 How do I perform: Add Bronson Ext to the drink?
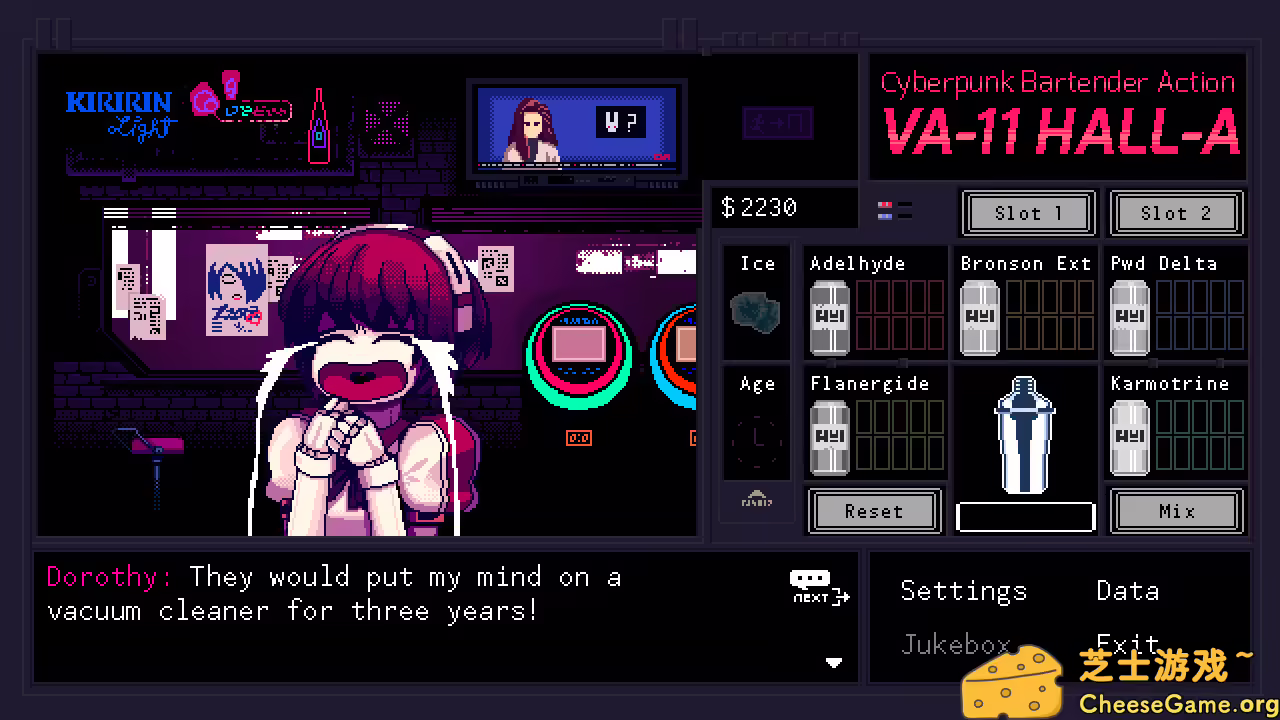tap(979, 315)
